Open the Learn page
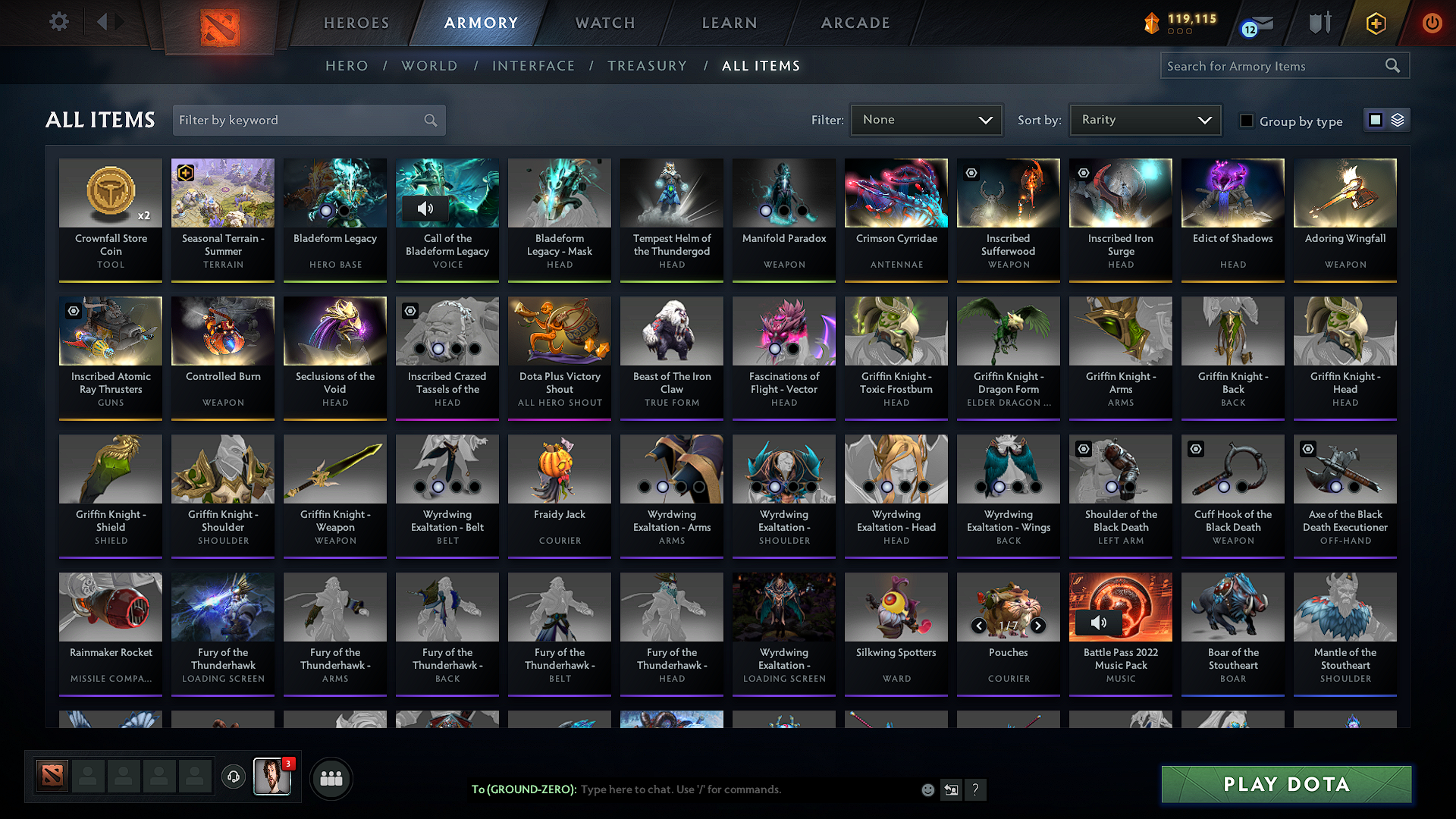The image size is (1456, 819). (x=729, y=23)
